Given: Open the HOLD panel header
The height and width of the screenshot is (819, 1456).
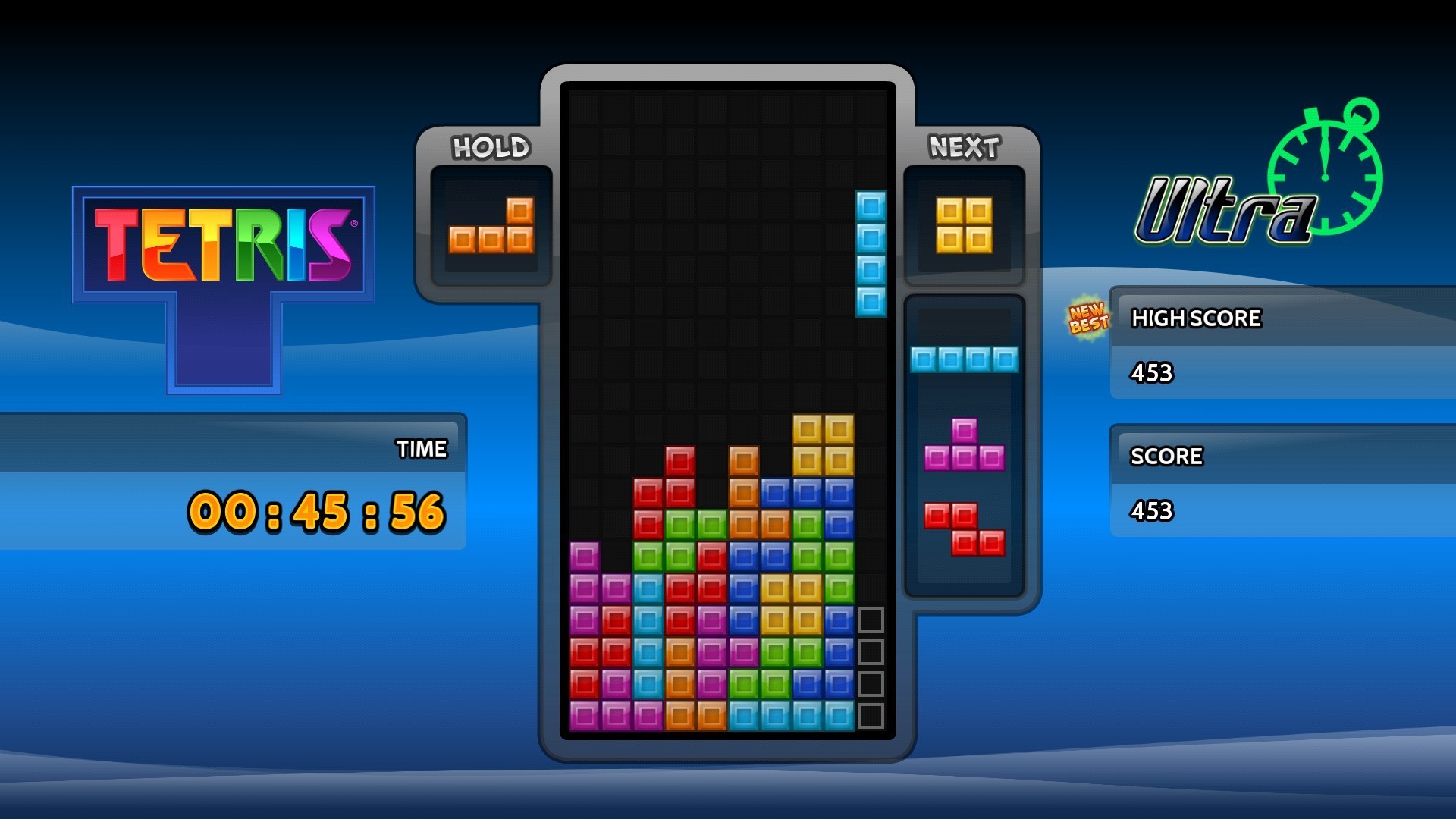Looking at the screenshot, I should coord(490,147).
